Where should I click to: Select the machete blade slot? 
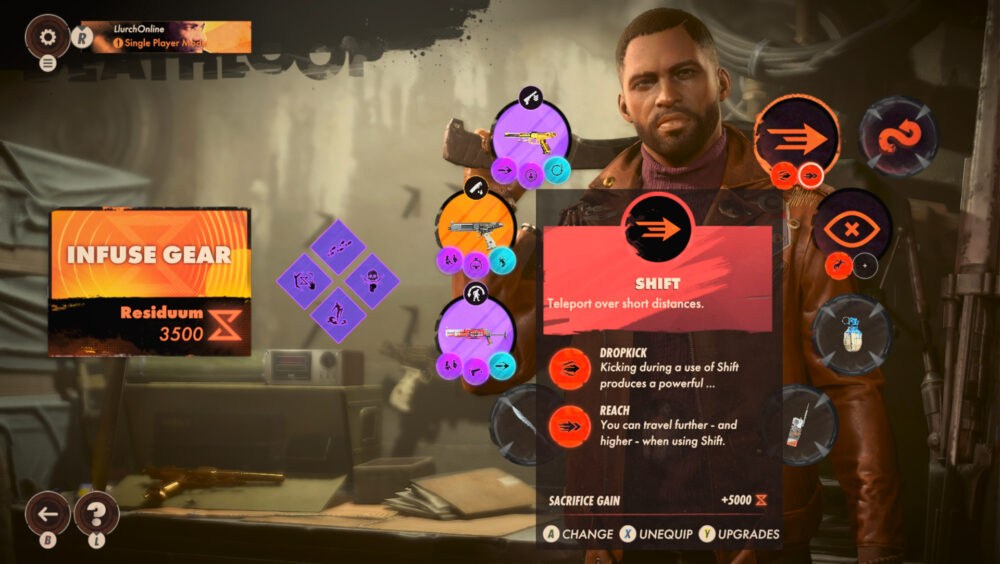[528, 425]
